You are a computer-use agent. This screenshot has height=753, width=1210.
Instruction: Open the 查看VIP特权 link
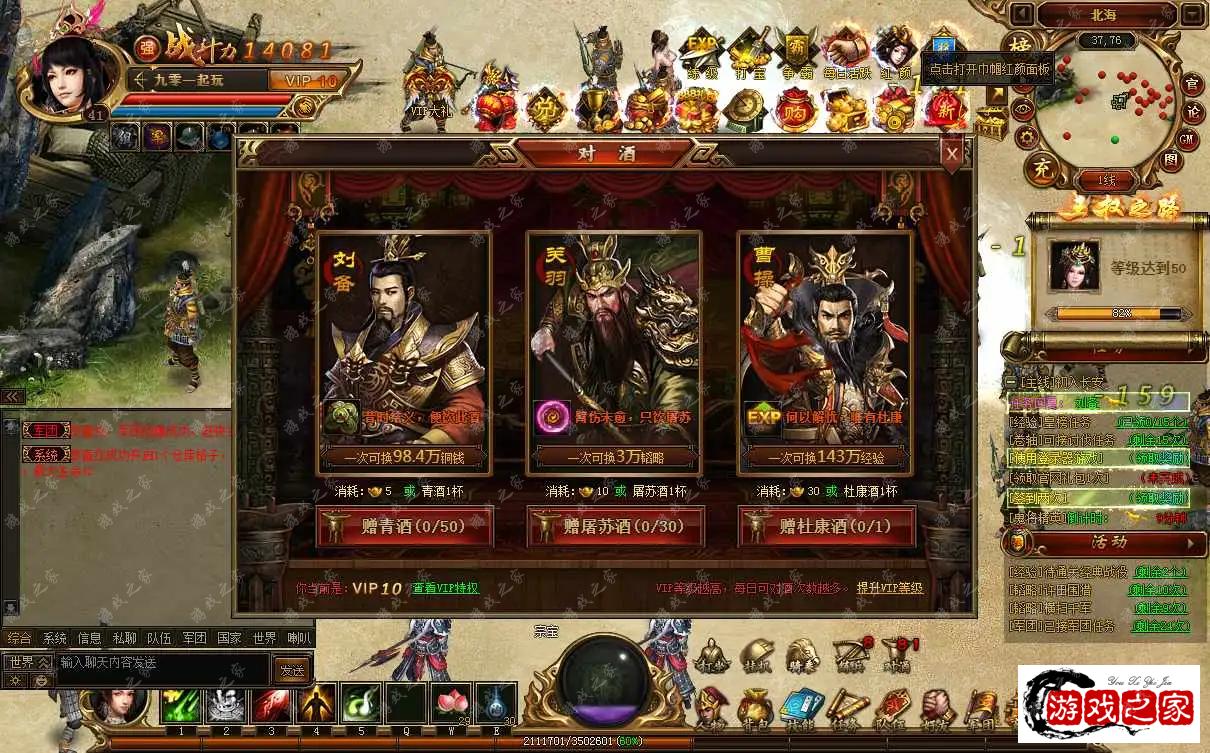[445, 588]
